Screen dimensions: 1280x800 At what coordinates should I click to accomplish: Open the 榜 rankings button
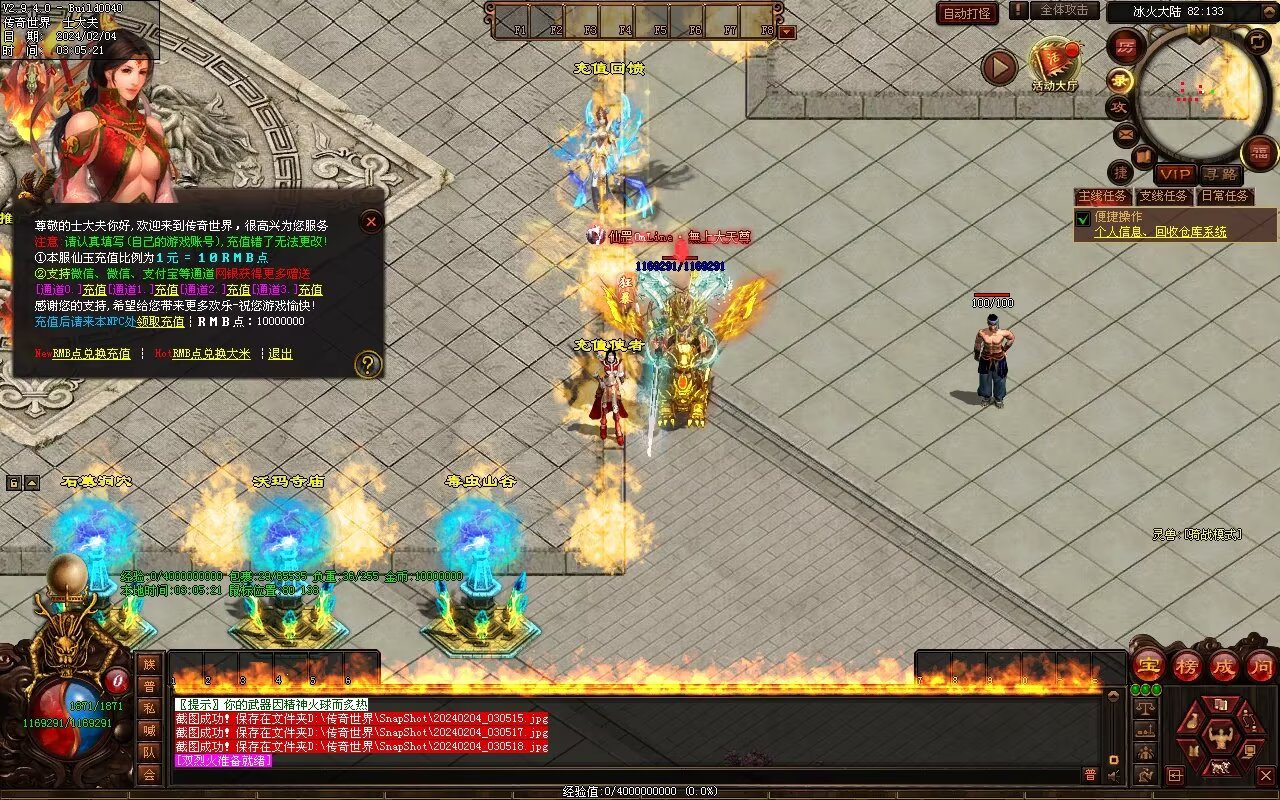[1187, 665]
